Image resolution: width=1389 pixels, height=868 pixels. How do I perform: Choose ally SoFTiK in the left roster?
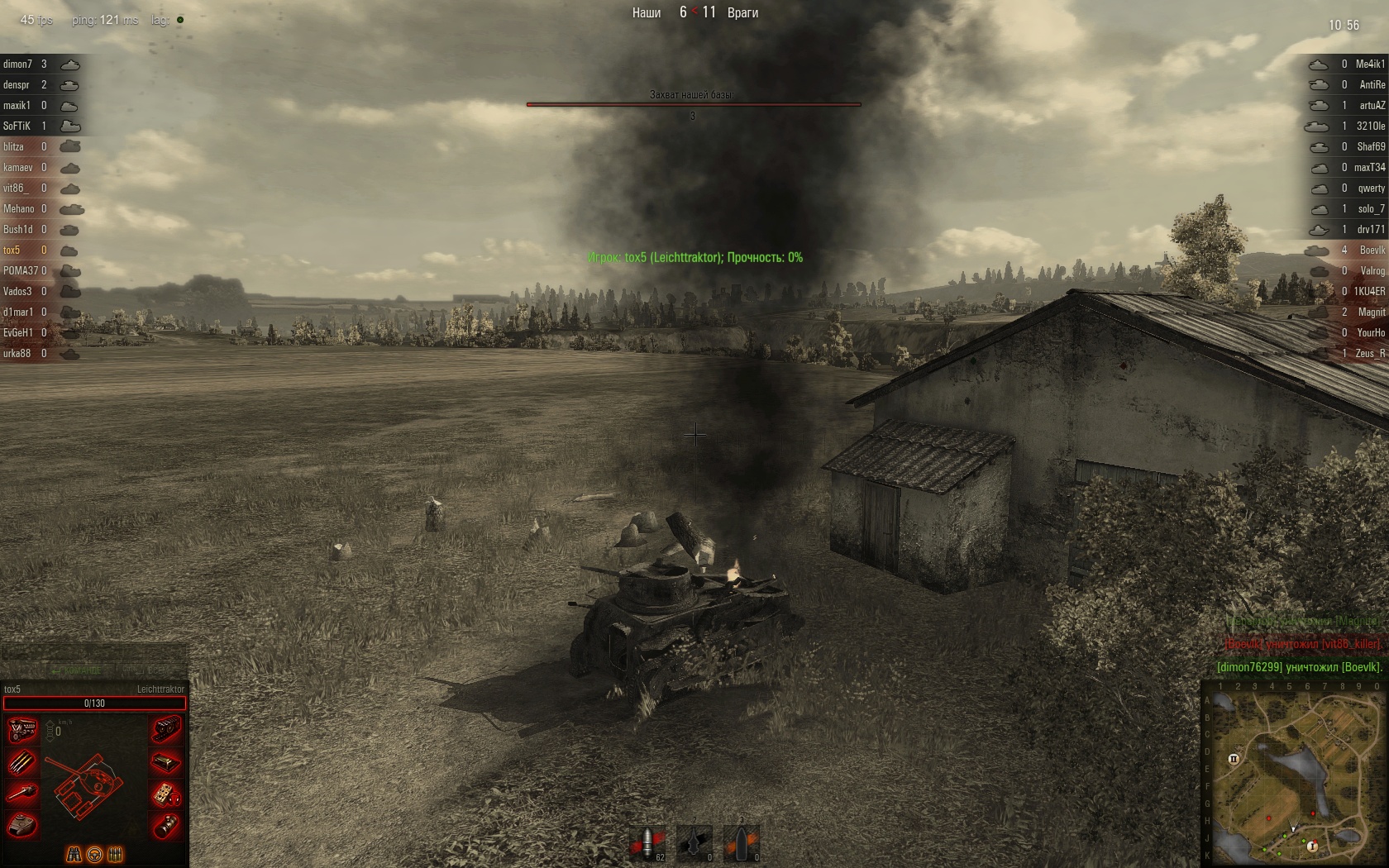[x=17, y=126]
